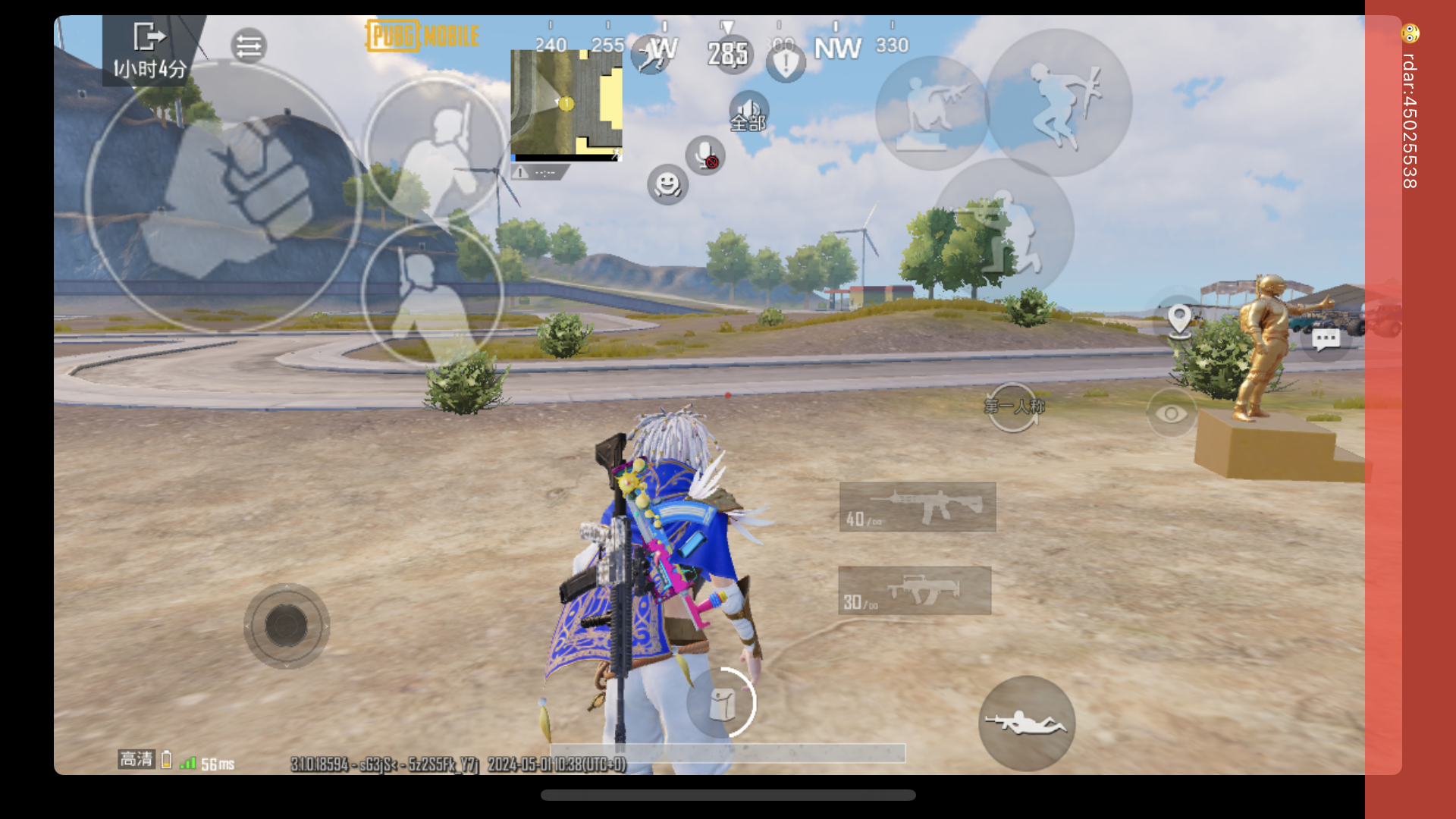The image size is (1456, 819).
Task: Select the weapon slot with 30 ammo
Action: click(x=915, y=591)
